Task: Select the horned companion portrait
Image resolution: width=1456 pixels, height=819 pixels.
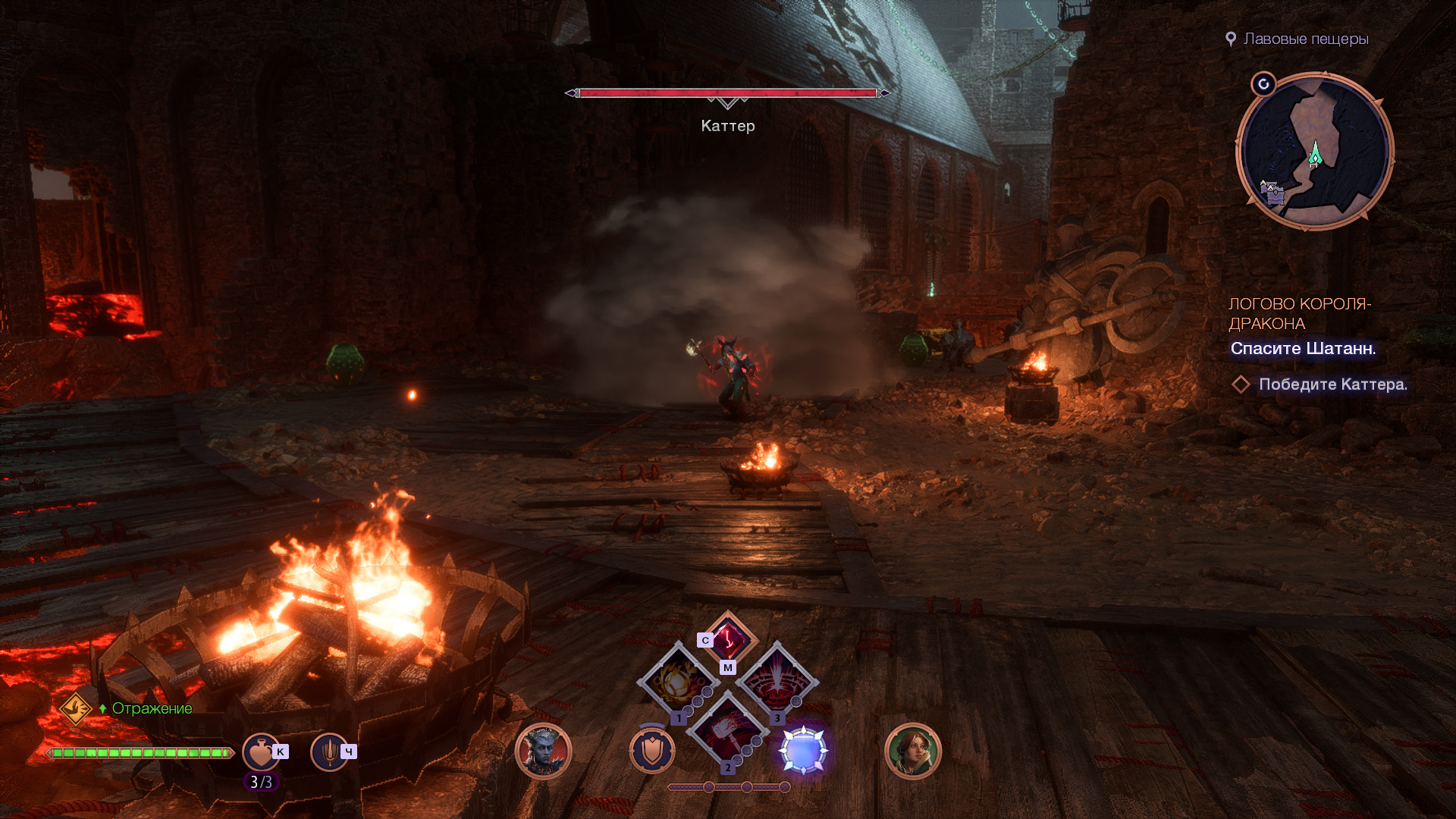Action: (x=543, y=752)
